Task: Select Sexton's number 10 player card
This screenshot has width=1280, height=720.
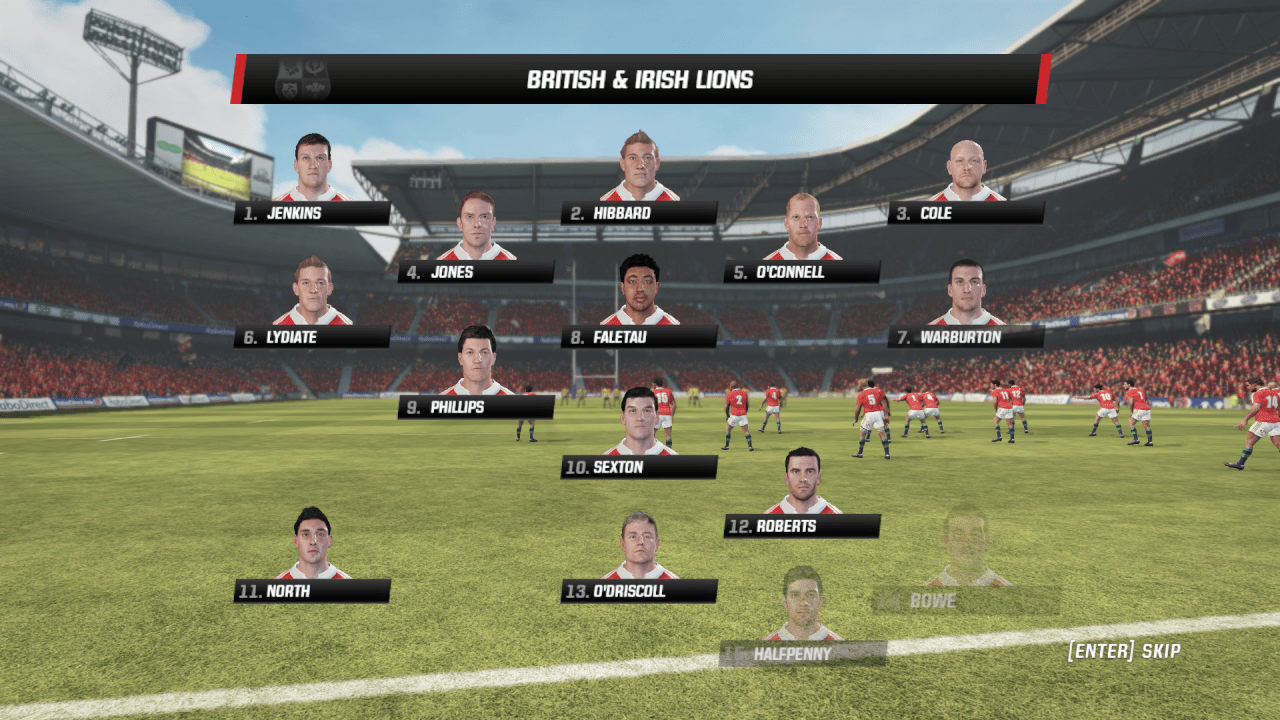Action: (639, 467)
